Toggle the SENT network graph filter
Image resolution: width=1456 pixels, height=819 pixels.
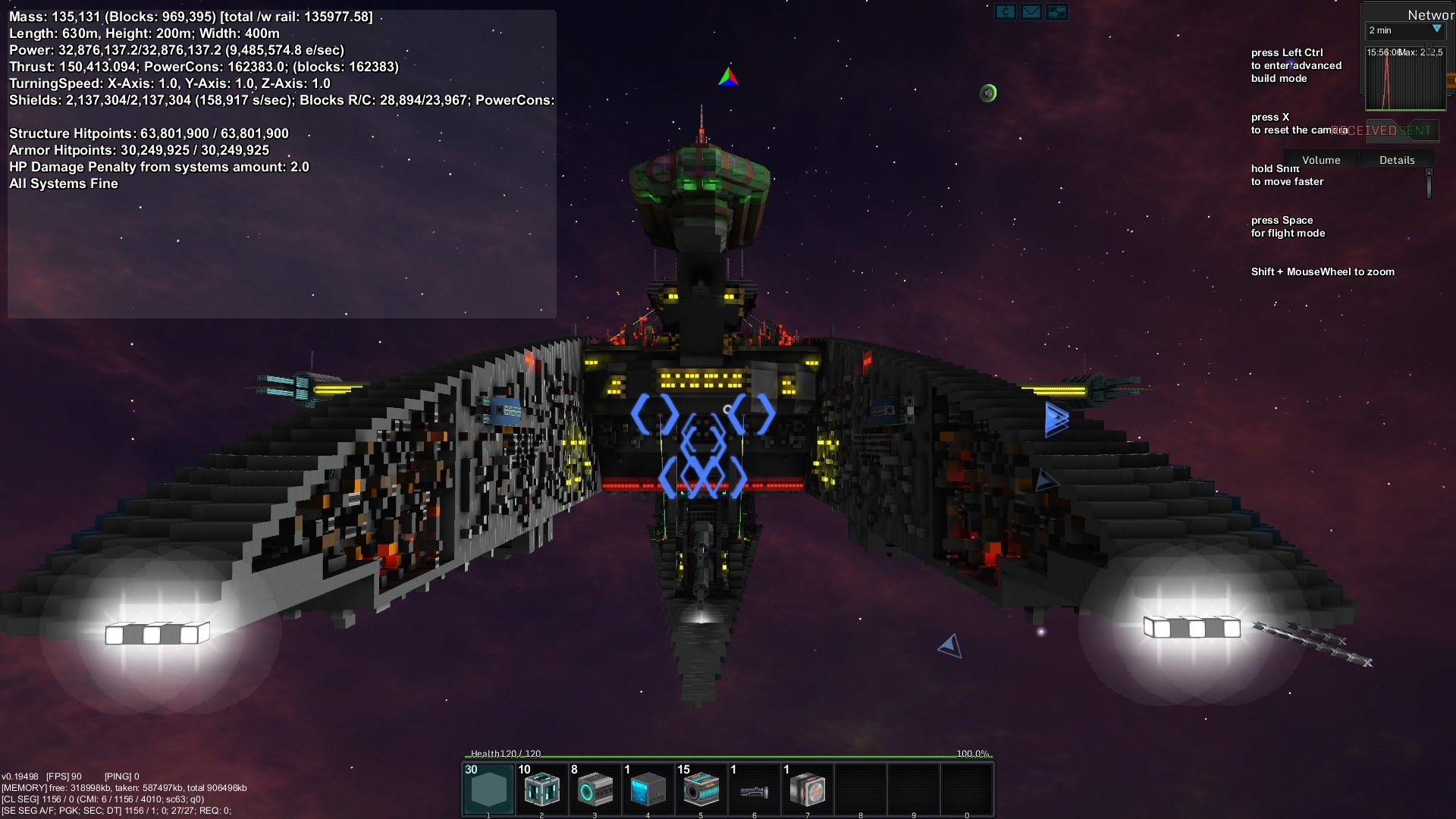point(1415,130)
